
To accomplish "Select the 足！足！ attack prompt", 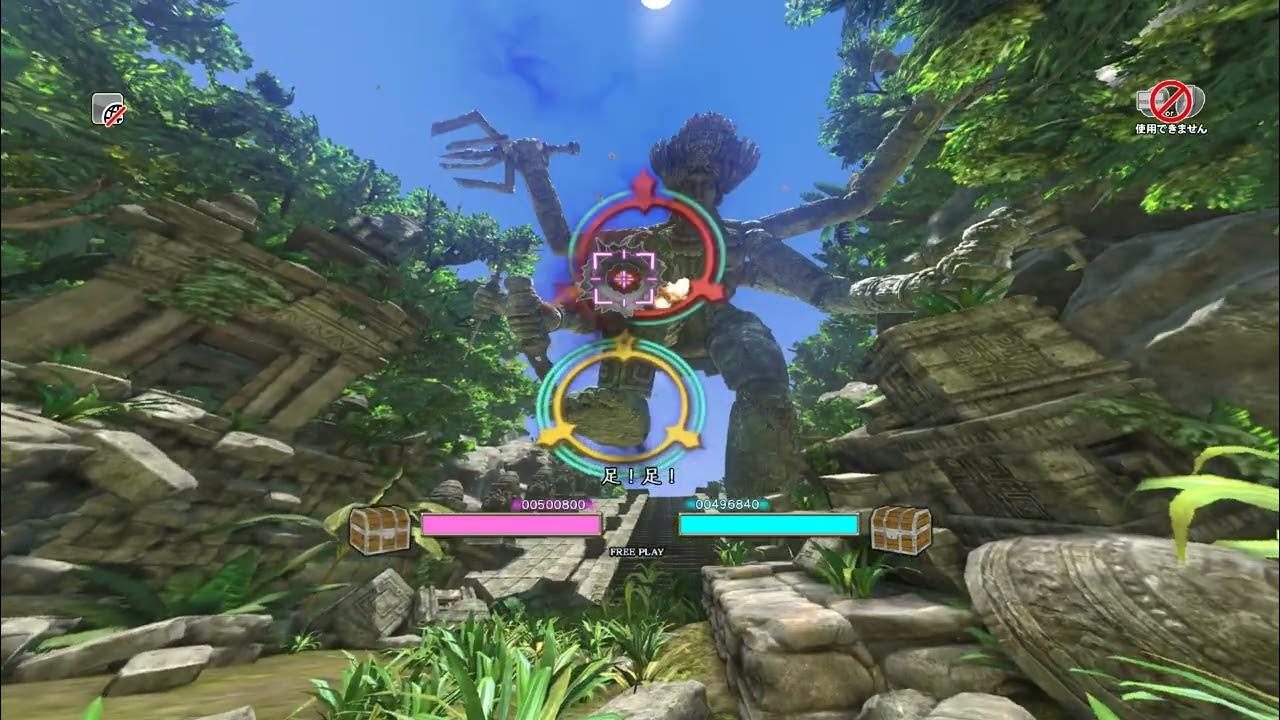I will [637, 477].
